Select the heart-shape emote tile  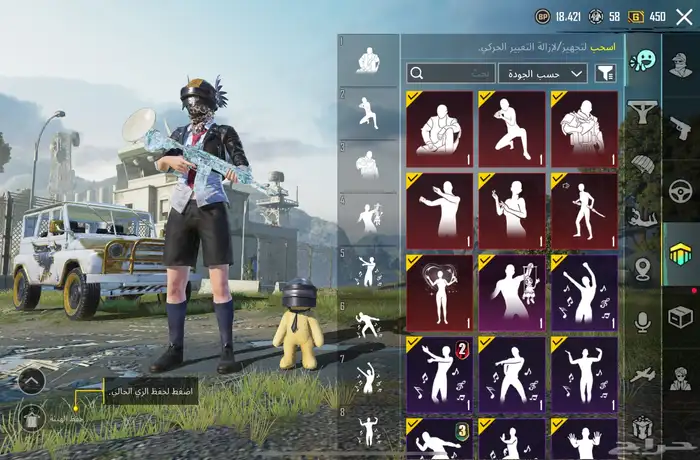[439, 292]
